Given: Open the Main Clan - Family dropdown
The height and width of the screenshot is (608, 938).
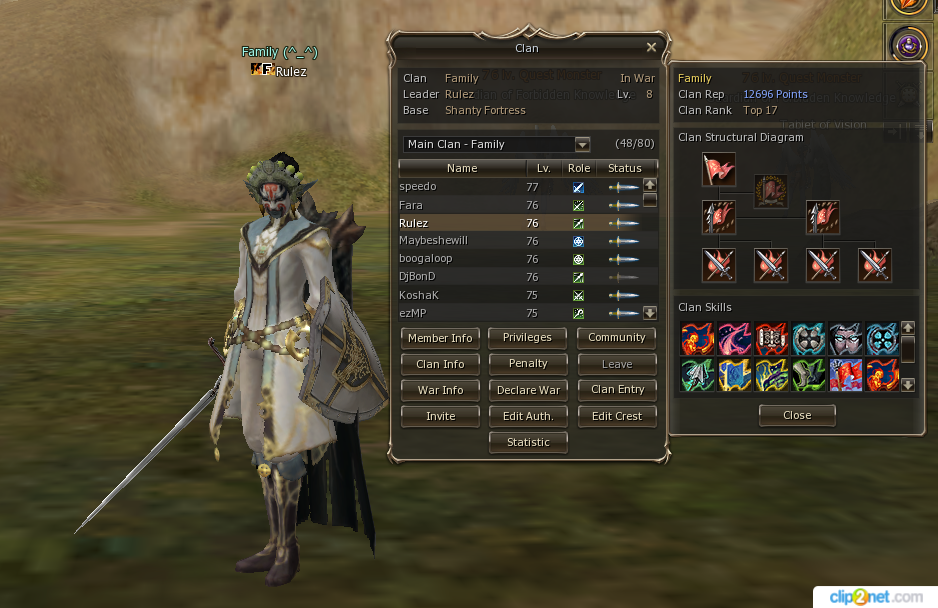Looking at the screenshot, I should click(x=582, y=144).
